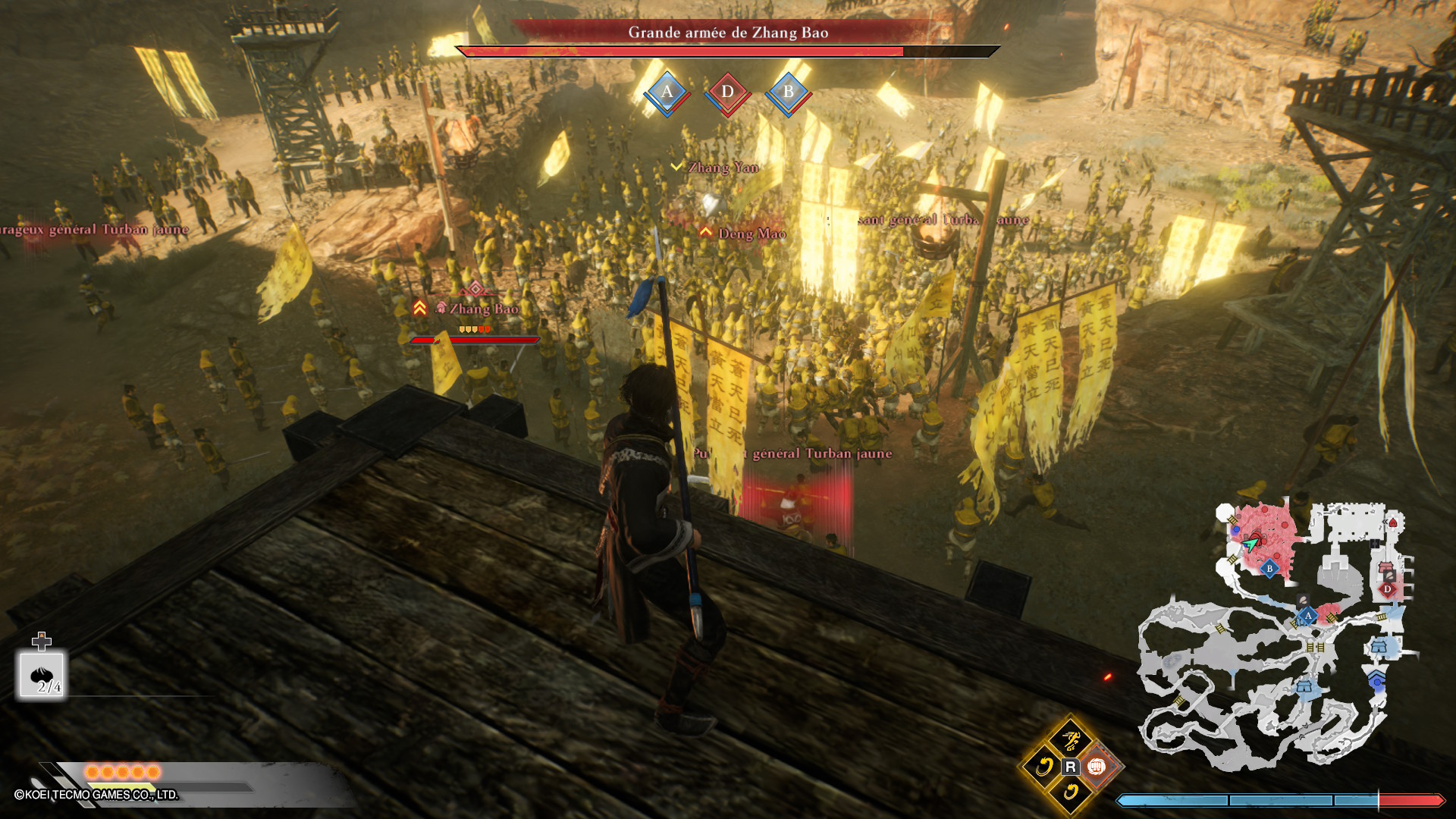Select the red D objective diamond under the army gauge
This screenshot has height=819, width=1456.
(728, 93)
